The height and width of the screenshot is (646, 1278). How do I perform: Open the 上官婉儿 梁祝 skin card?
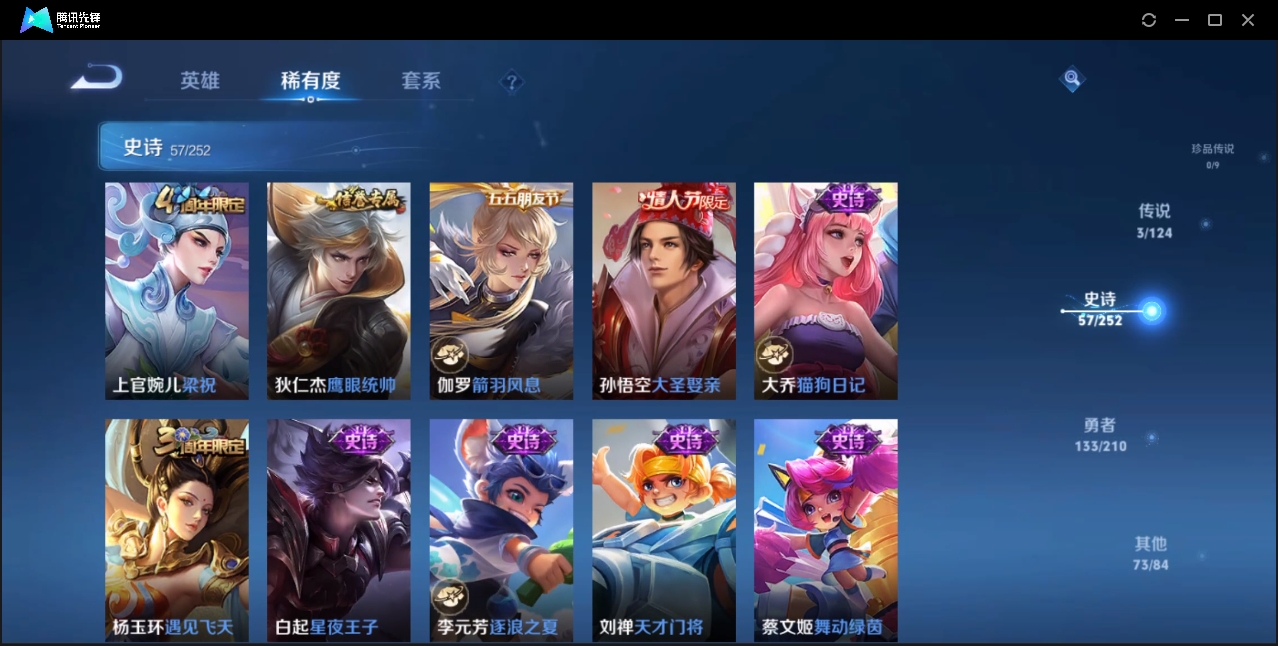click(177, 291)
